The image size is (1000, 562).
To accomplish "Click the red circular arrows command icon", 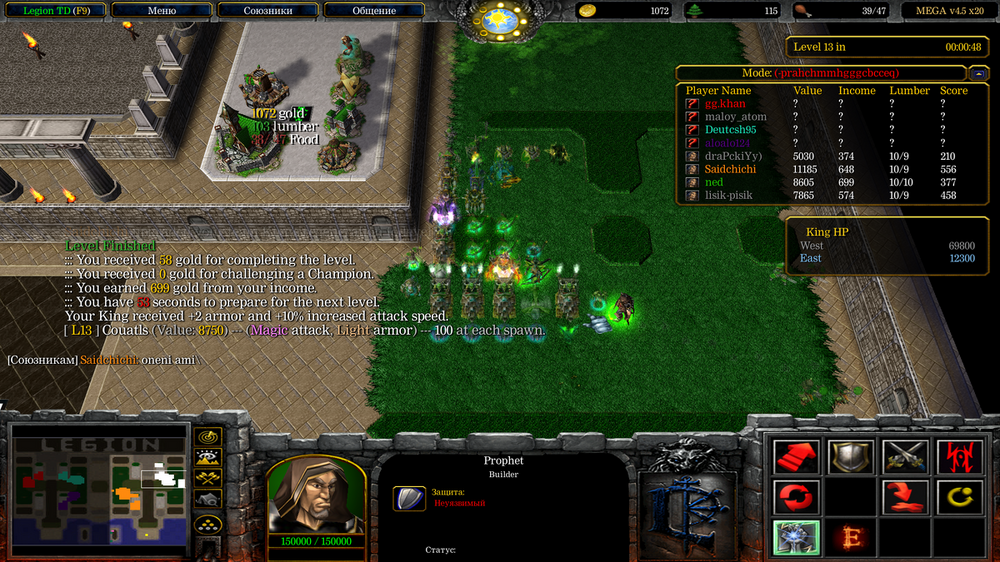I will click(797, 496).
